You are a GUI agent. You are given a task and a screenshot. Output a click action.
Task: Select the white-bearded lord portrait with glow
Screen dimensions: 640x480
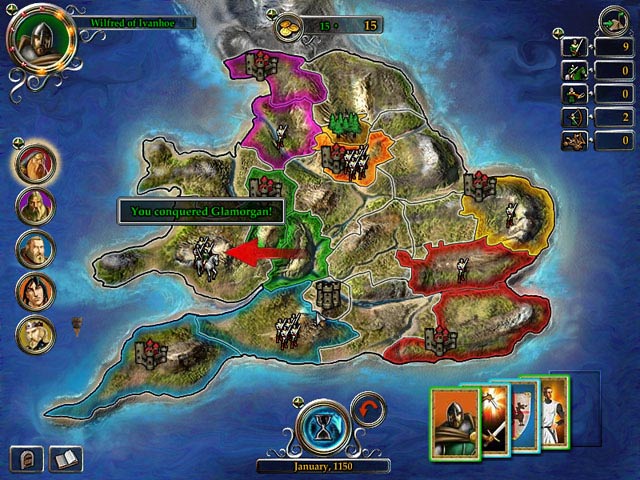pyautogui.click(x=35, y=164)
